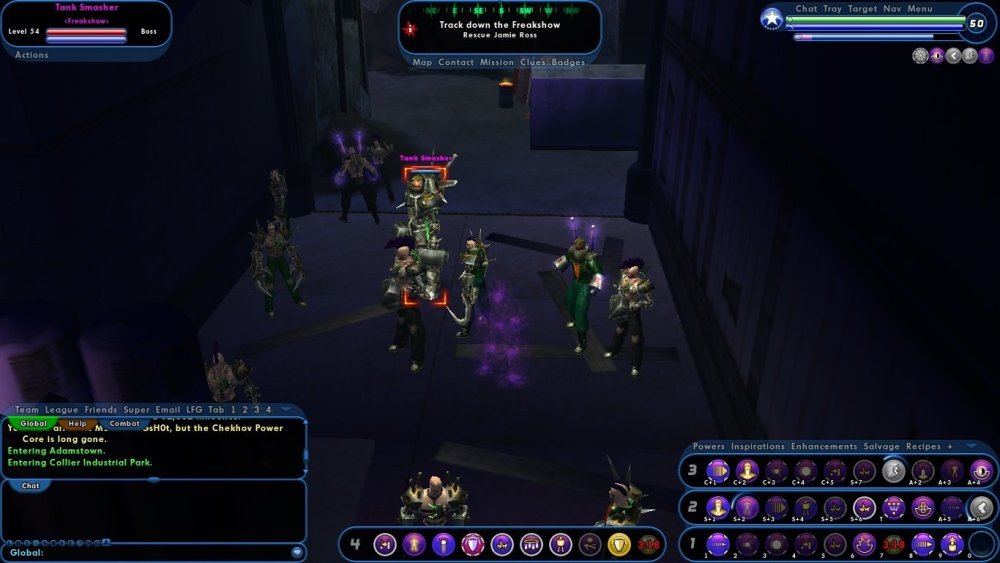
Task: Toggle the Target window via status bar
Action: [862, 9]
